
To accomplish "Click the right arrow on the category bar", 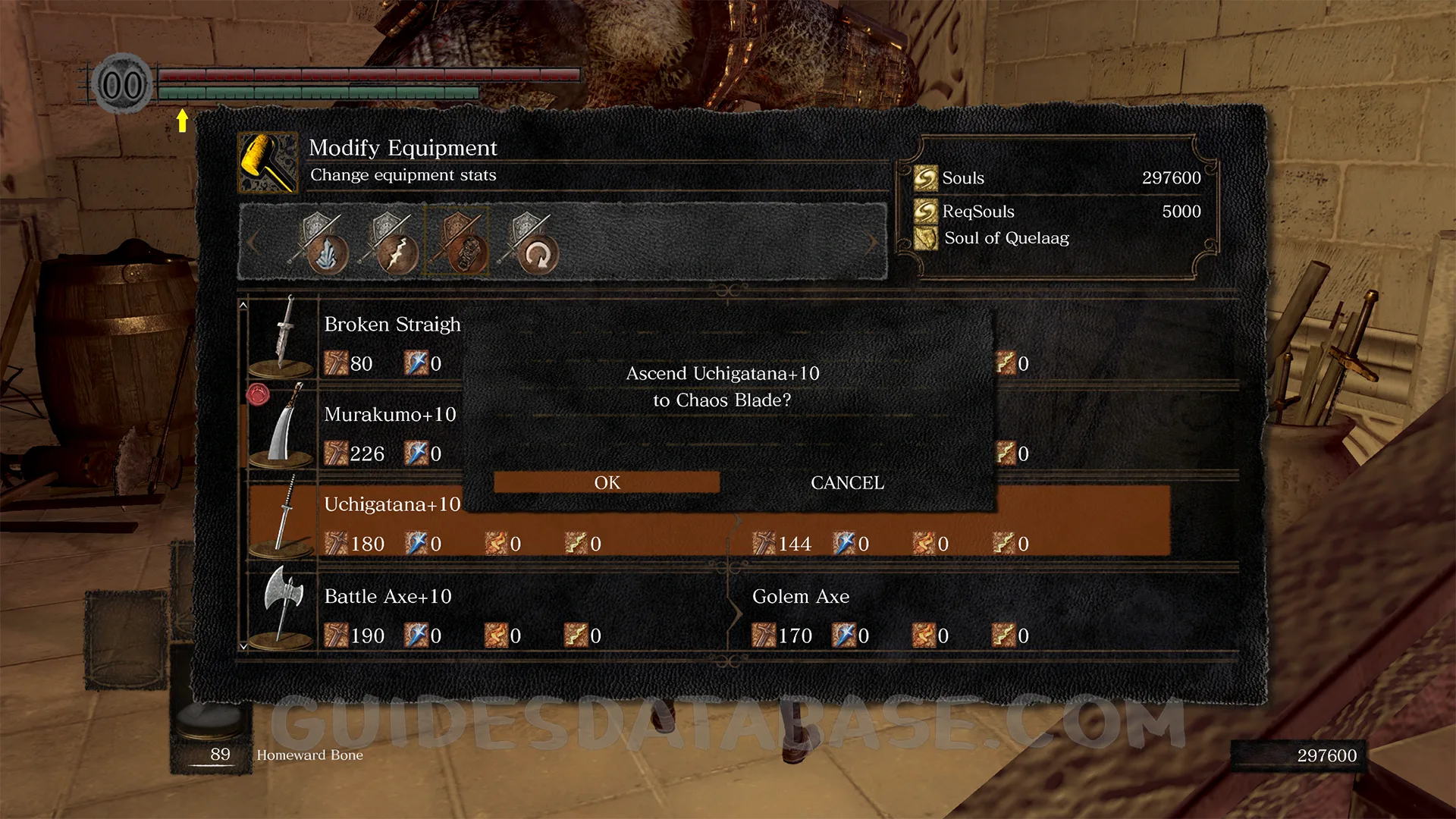I will point(871,243).
